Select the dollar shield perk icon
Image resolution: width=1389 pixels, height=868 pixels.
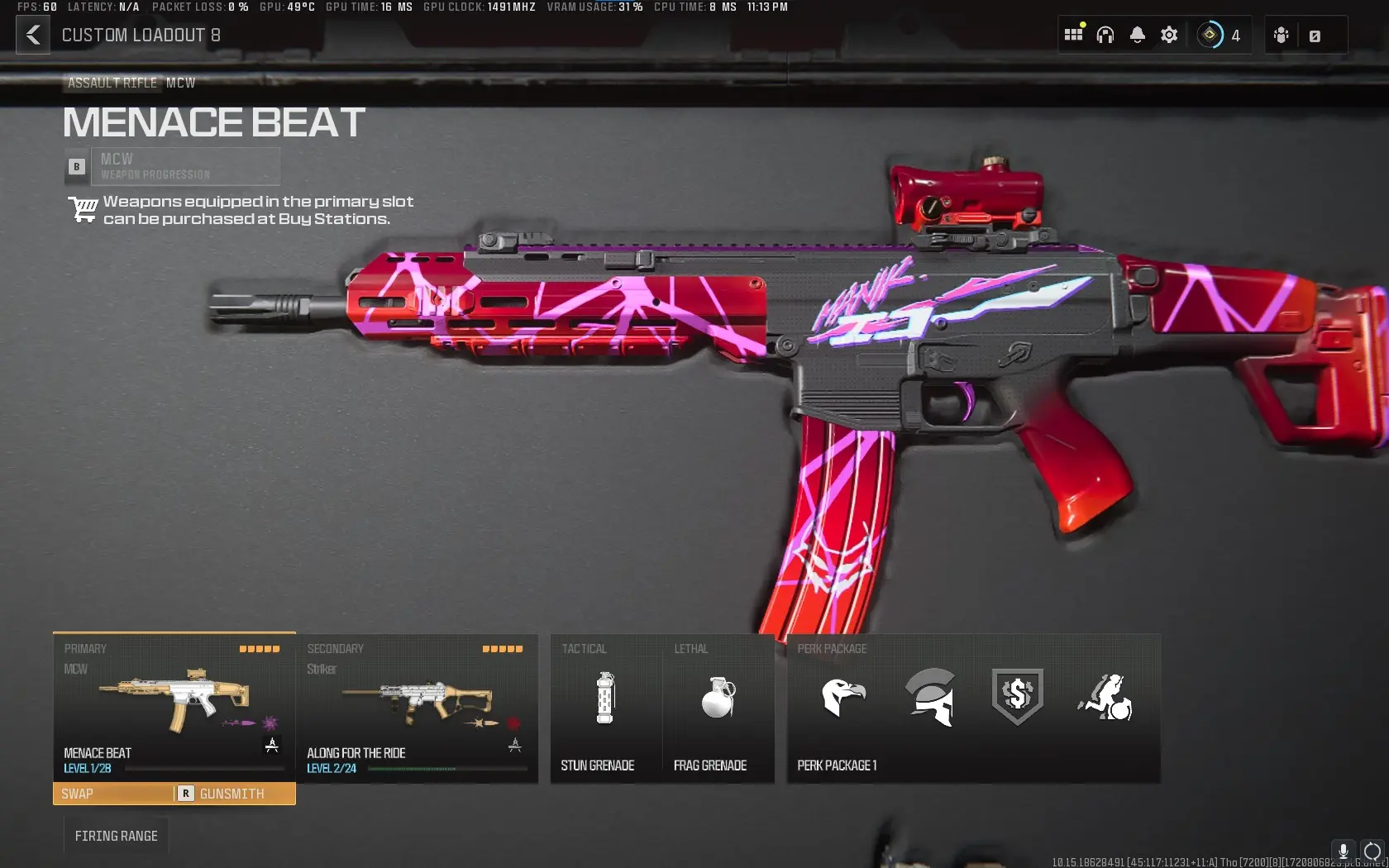tap(1017, 699)
